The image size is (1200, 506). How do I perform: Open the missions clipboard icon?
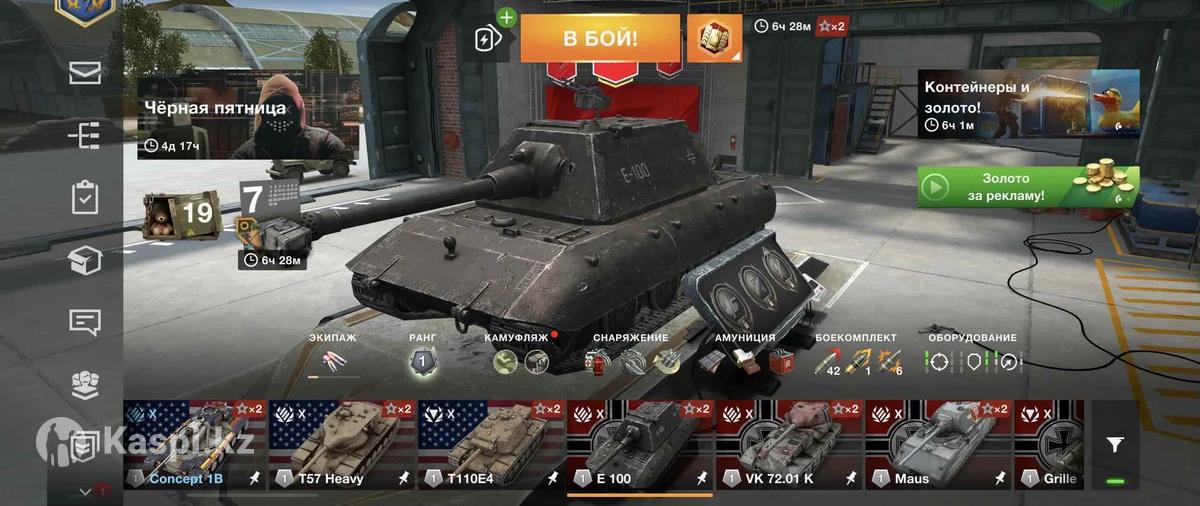(x=85, y=197)
